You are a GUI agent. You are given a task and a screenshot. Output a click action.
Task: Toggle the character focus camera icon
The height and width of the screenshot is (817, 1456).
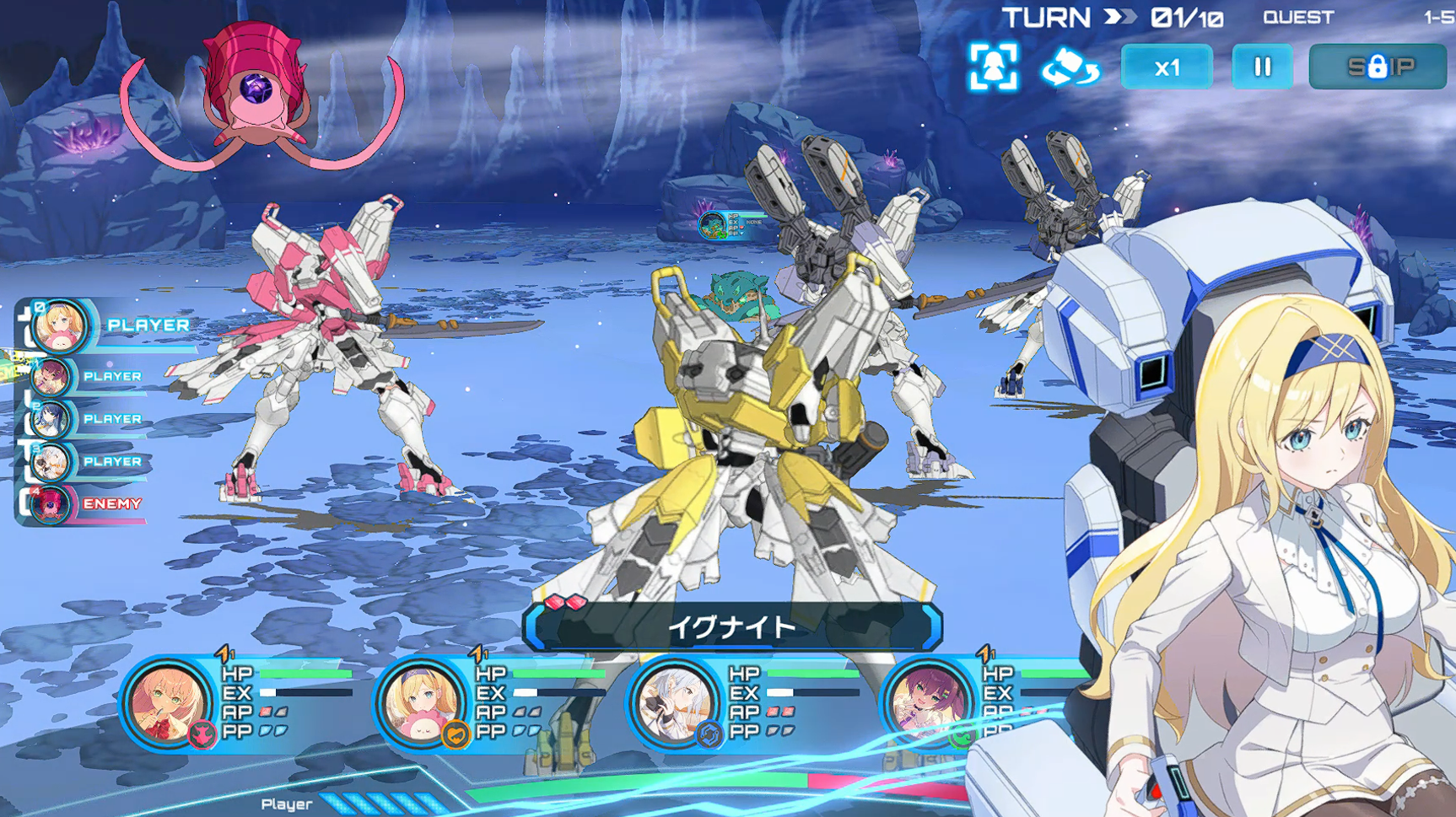993,67
